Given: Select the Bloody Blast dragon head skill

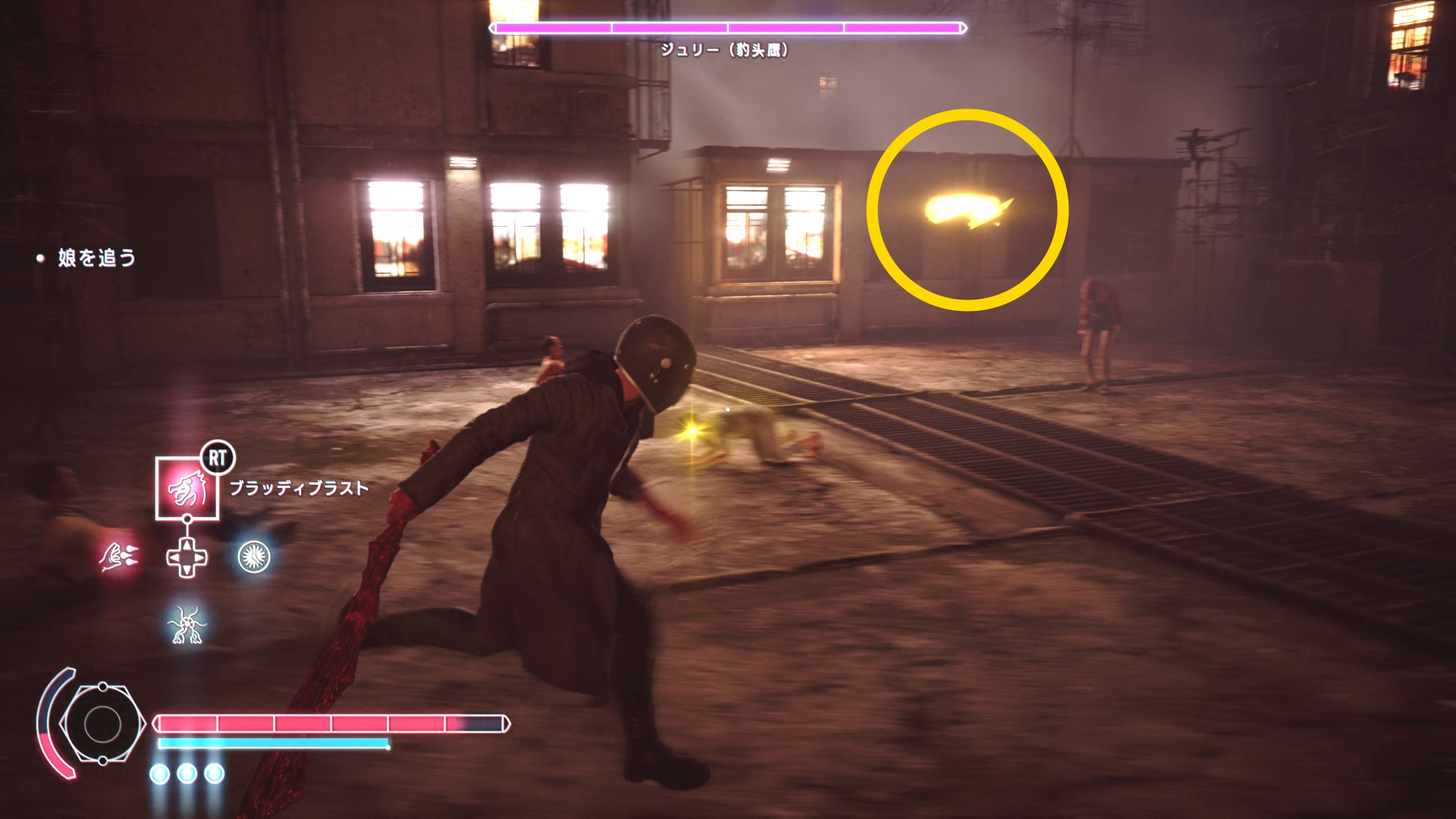Looking at the screenshot, I should click(187, 489).
